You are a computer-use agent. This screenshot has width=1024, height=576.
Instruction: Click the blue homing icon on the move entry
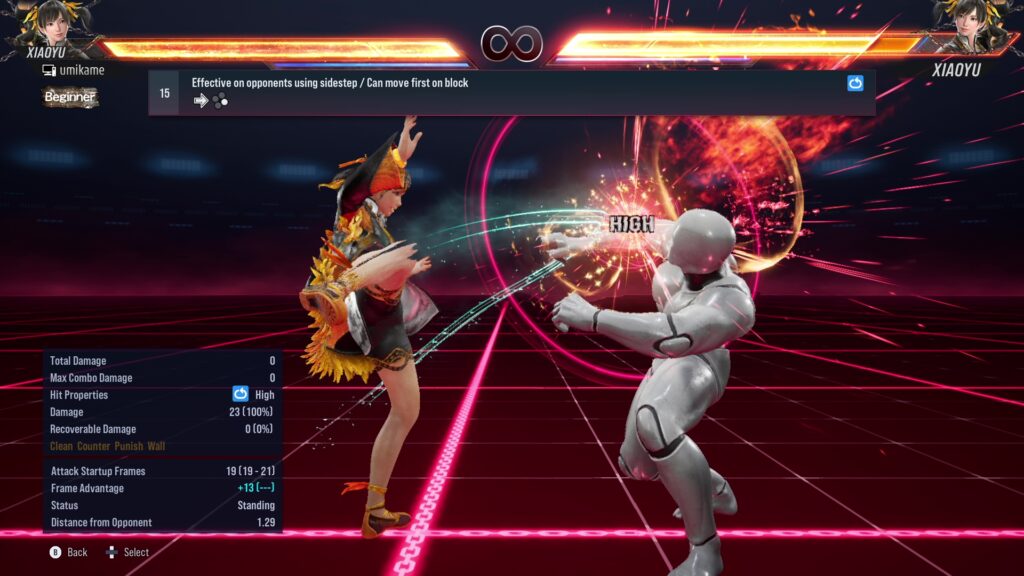[x=855, y=84]
